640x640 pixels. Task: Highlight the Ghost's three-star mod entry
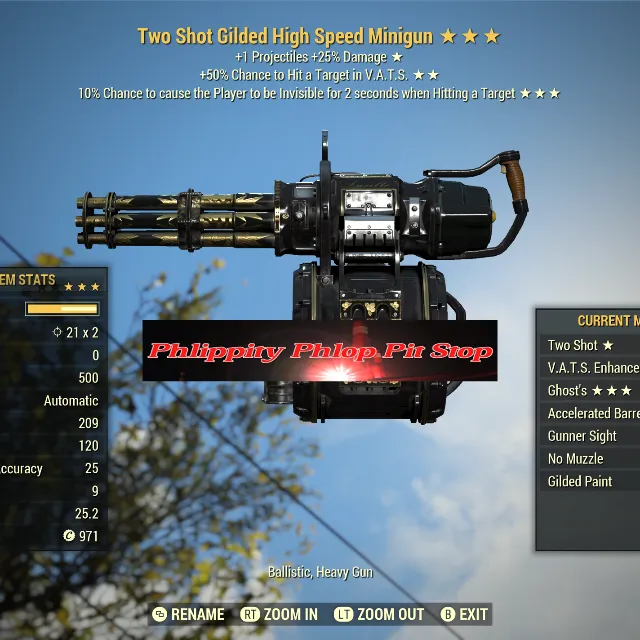tap(590, 391)
